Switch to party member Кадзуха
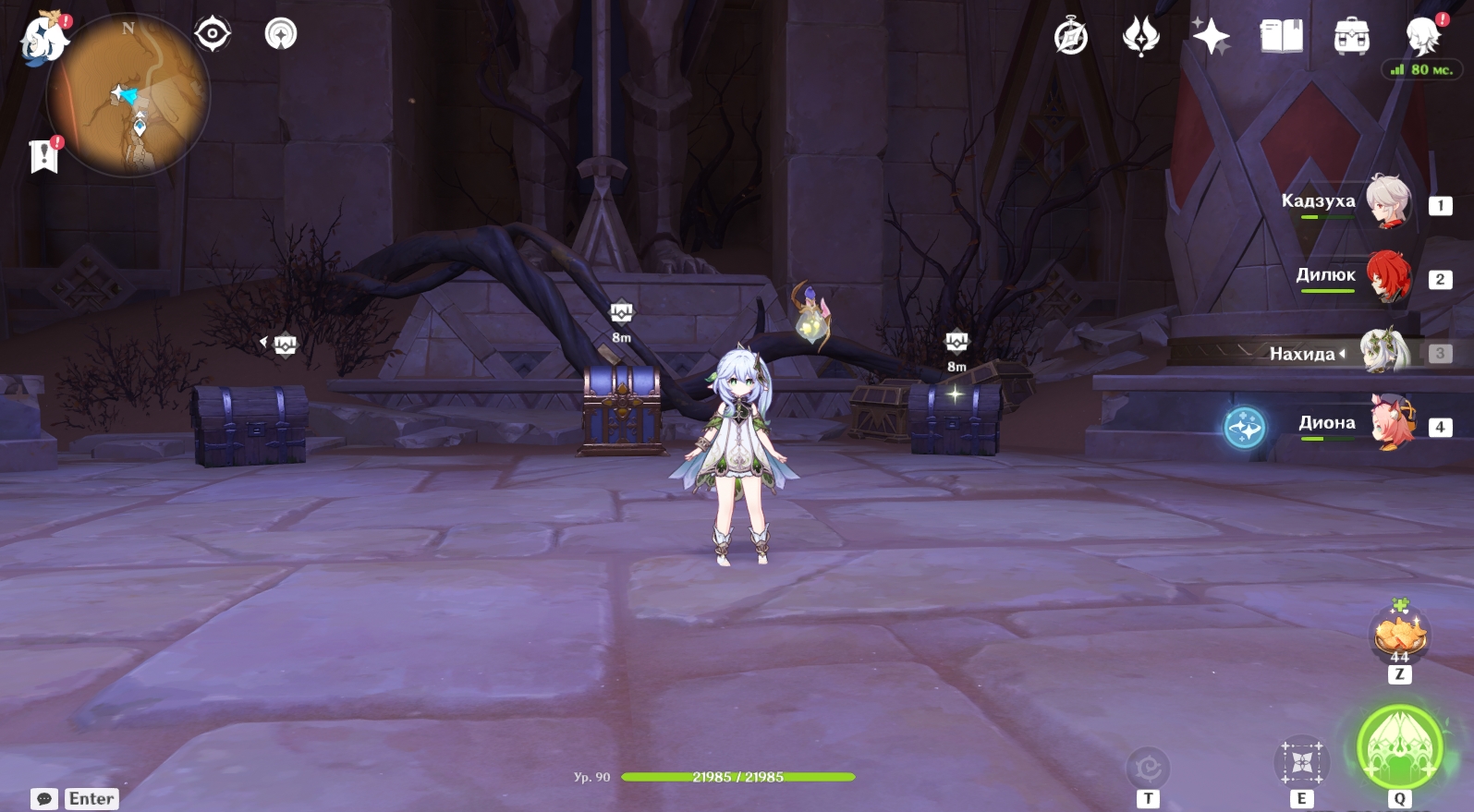 tap(1388, 201)
